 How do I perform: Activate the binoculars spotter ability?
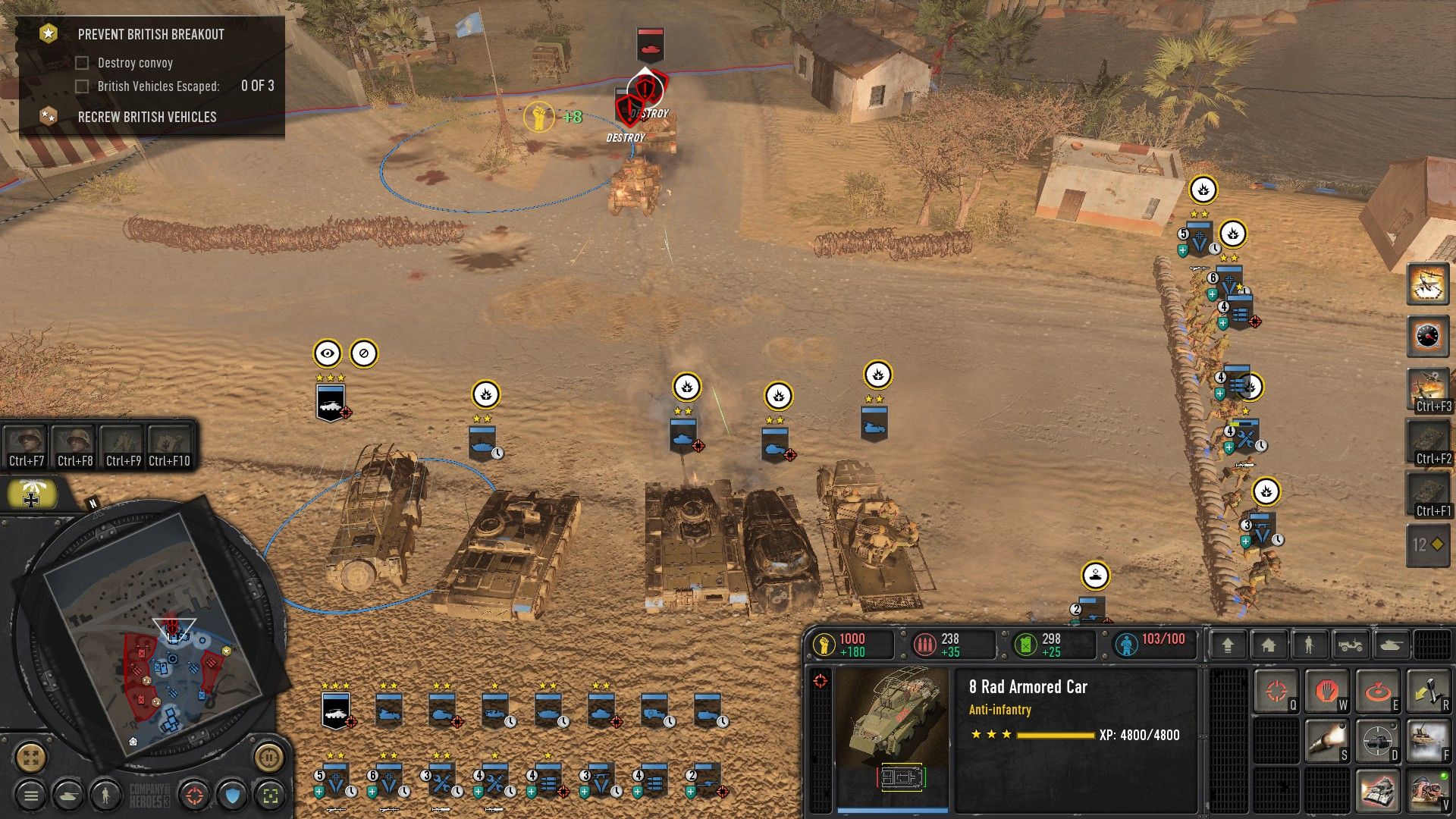[1428, 791]
